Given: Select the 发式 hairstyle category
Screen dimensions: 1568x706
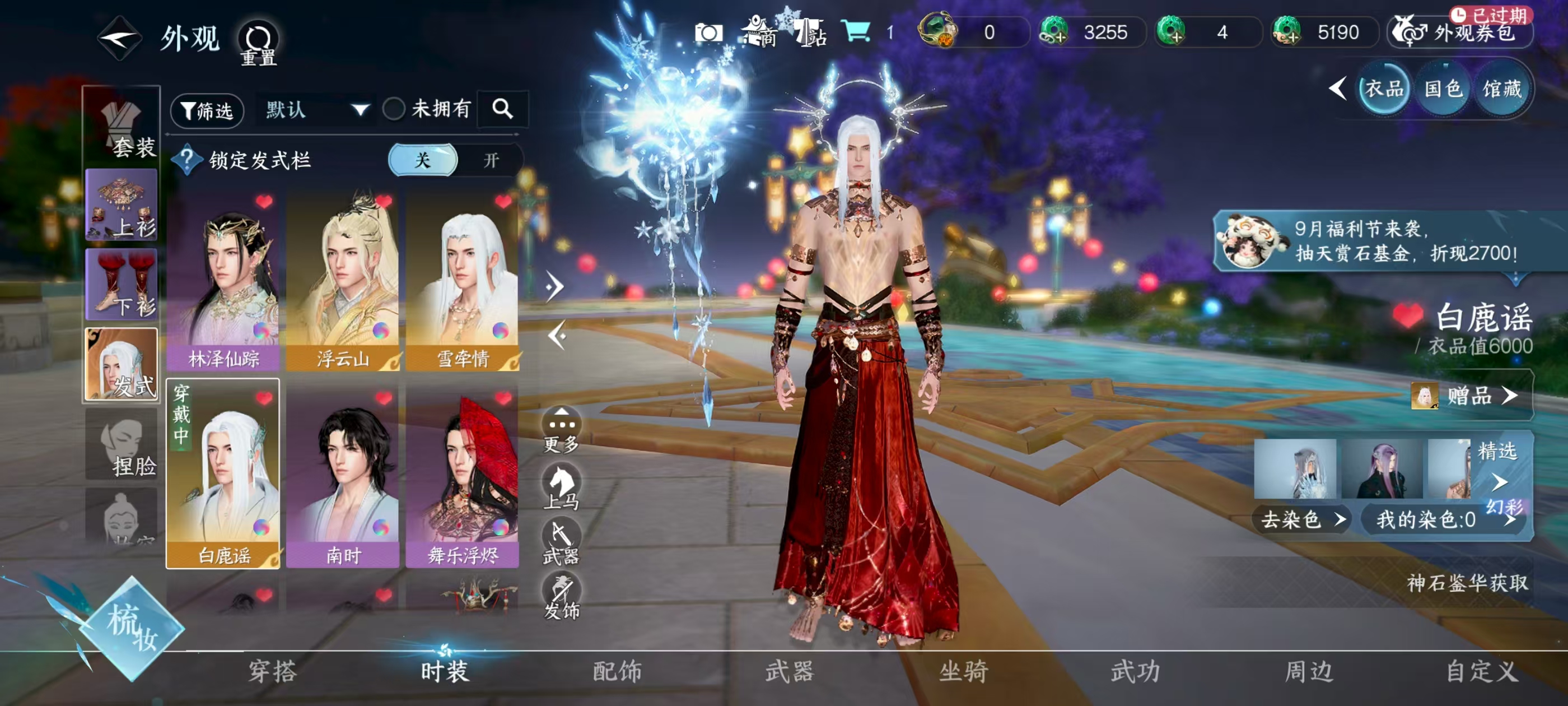Looking at the screenshot, I should 122,365.
